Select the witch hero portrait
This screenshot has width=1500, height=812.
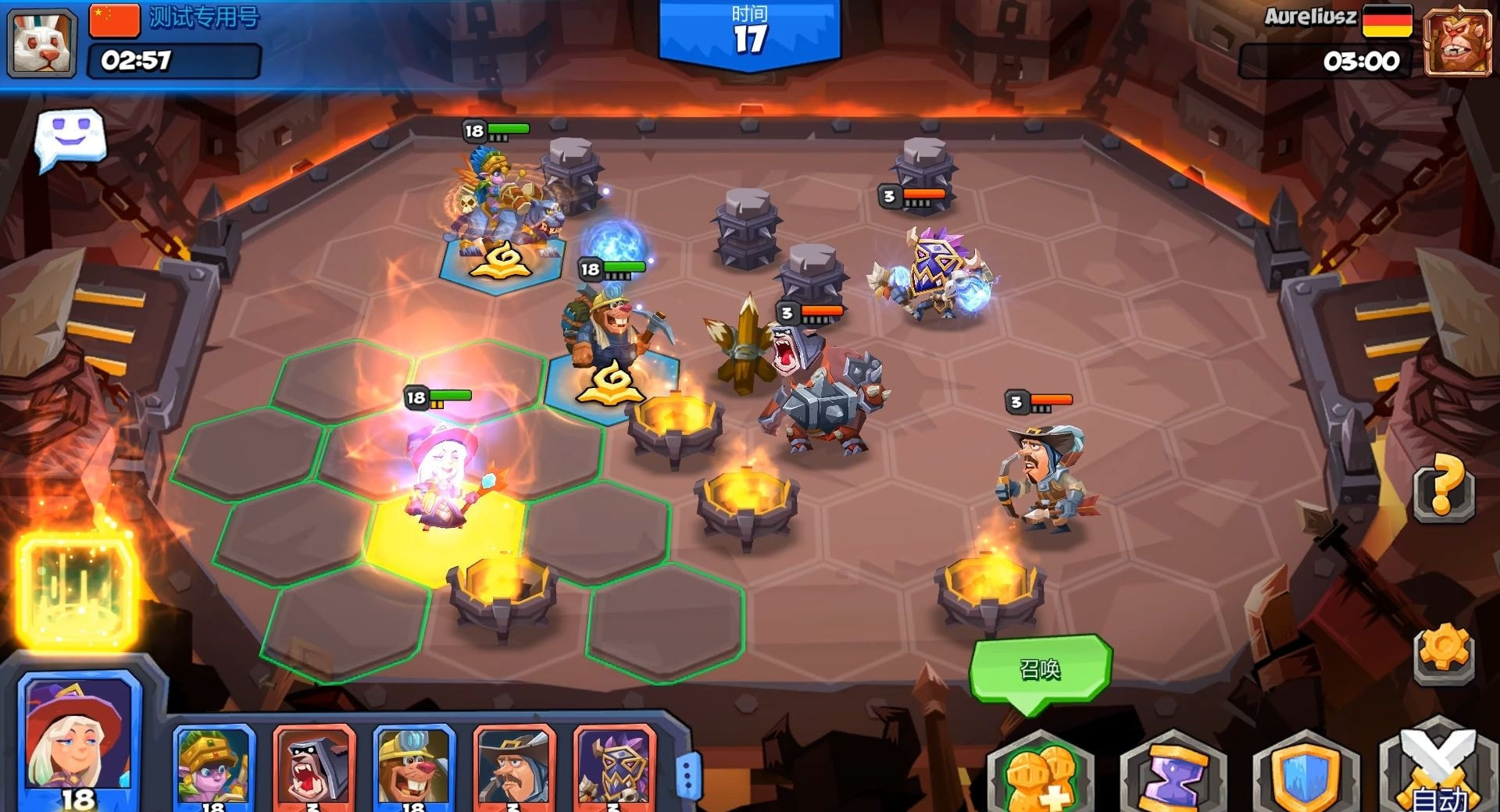point(78,738)
